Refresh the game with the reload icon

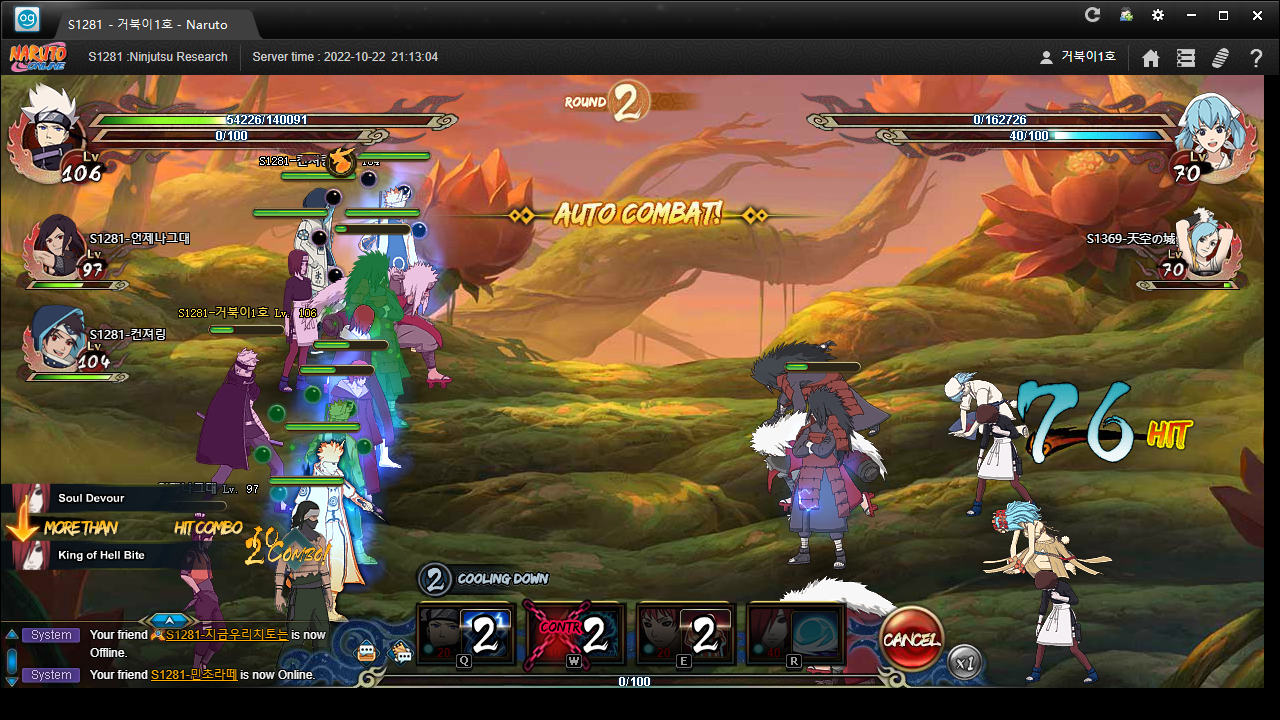1092,15
